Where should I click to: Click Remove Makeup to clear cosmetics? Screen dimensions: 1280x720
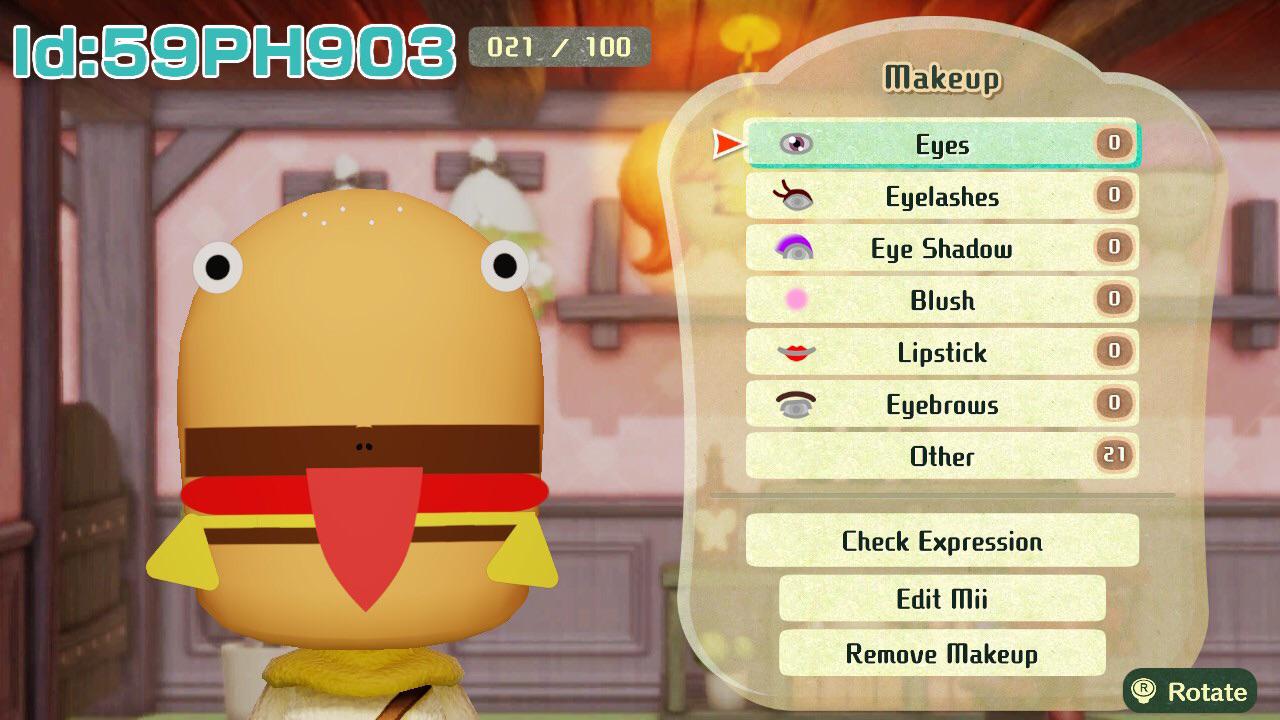tap(940, 654)
